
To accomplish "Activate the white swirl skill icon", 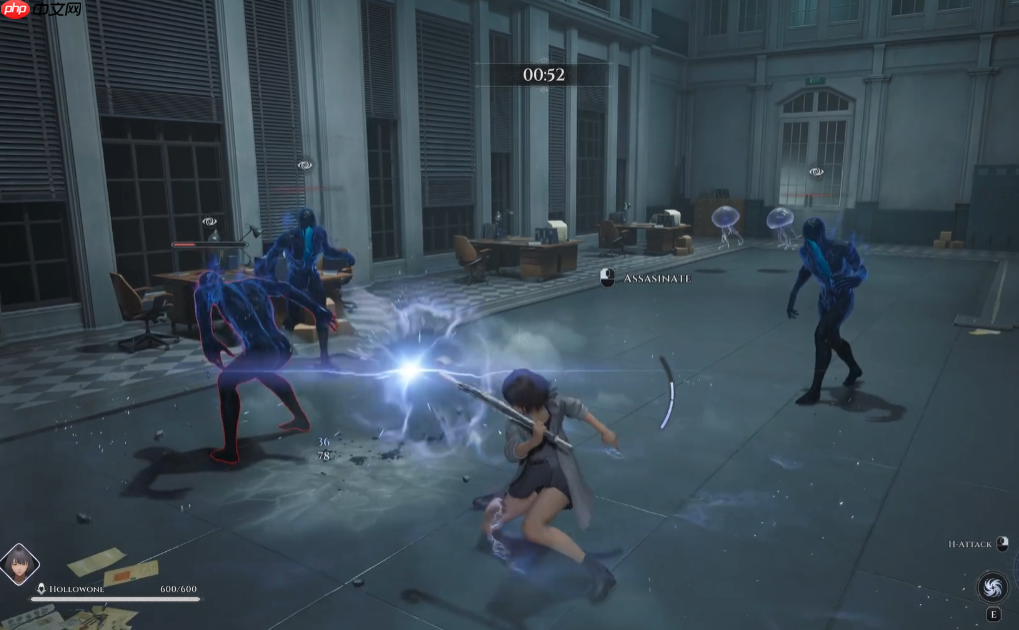I will pyautogui.click(x=992, y=586).
